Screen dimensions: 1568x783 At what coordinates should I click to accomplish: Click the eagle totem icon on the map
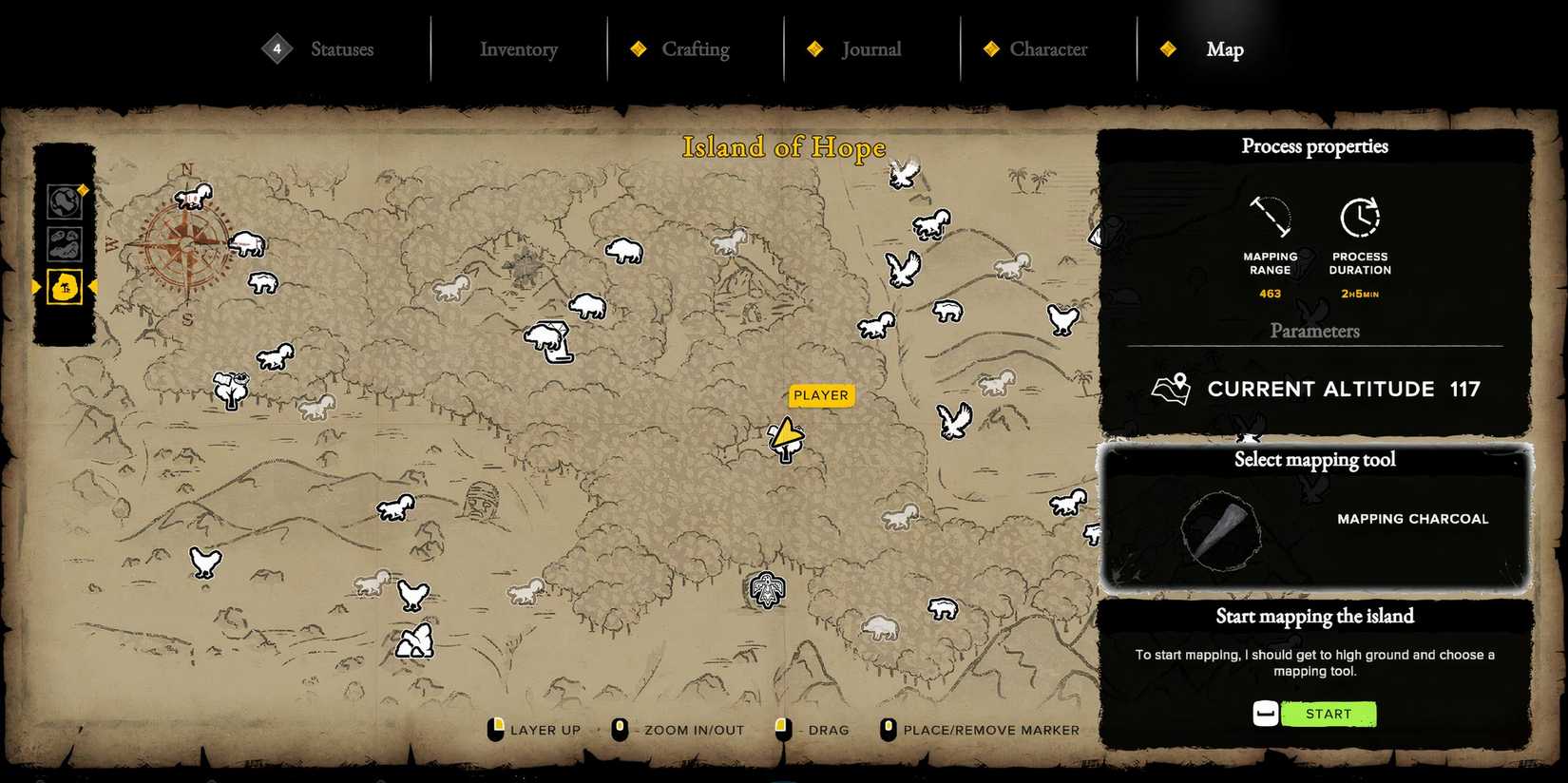coord(768,589)
